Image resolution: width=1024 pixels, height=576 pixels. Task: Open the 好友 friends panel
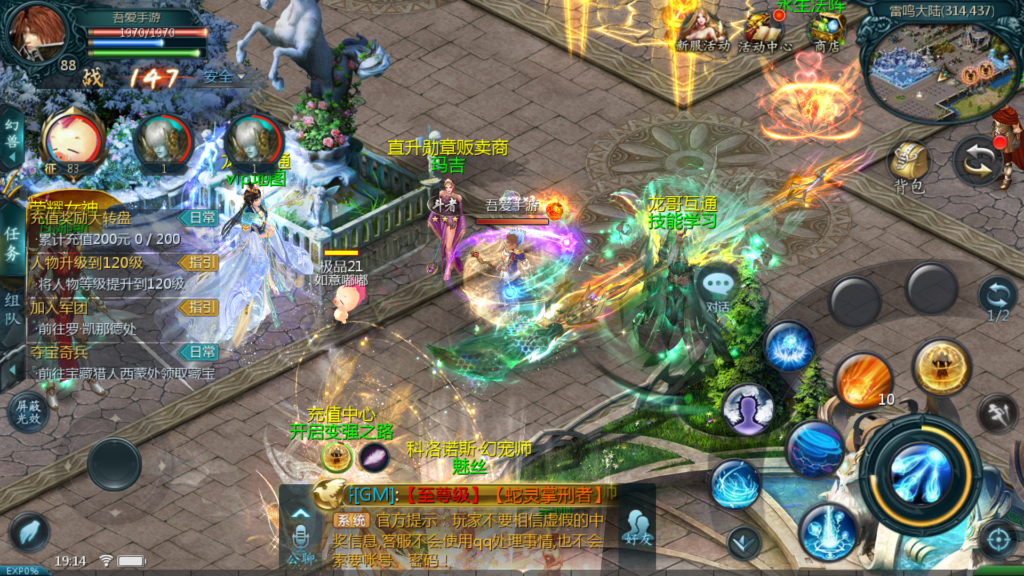636,525
